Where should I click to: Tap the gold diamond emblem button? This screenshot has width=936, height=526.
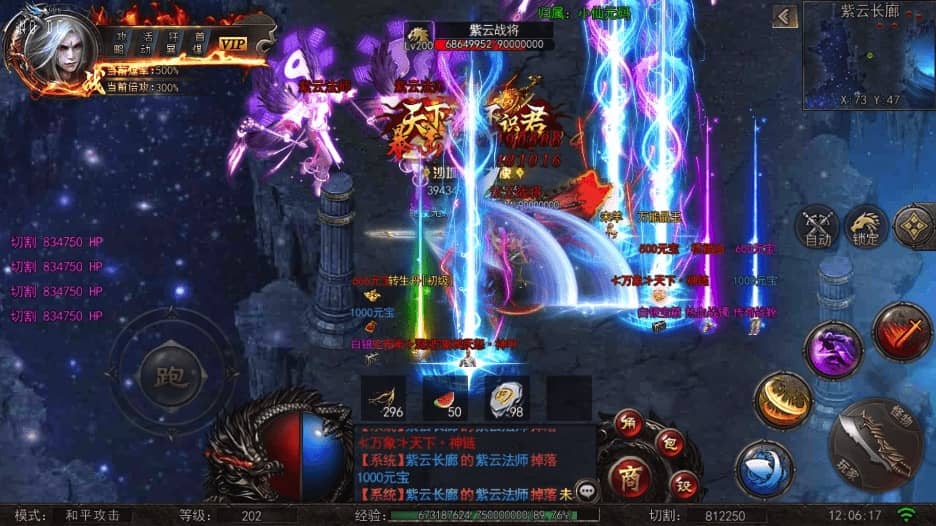pos(912,228)
